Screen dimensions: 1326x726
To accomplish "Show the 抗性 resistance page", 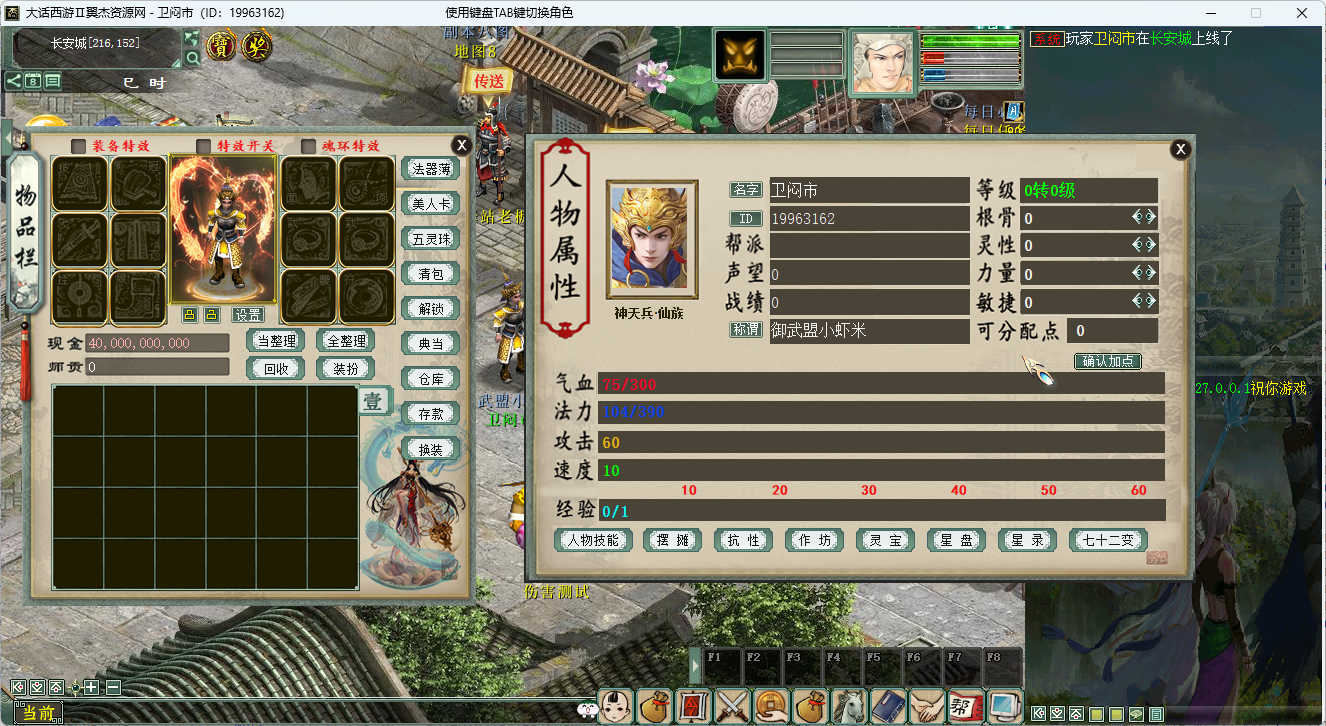I will (744, 540).
